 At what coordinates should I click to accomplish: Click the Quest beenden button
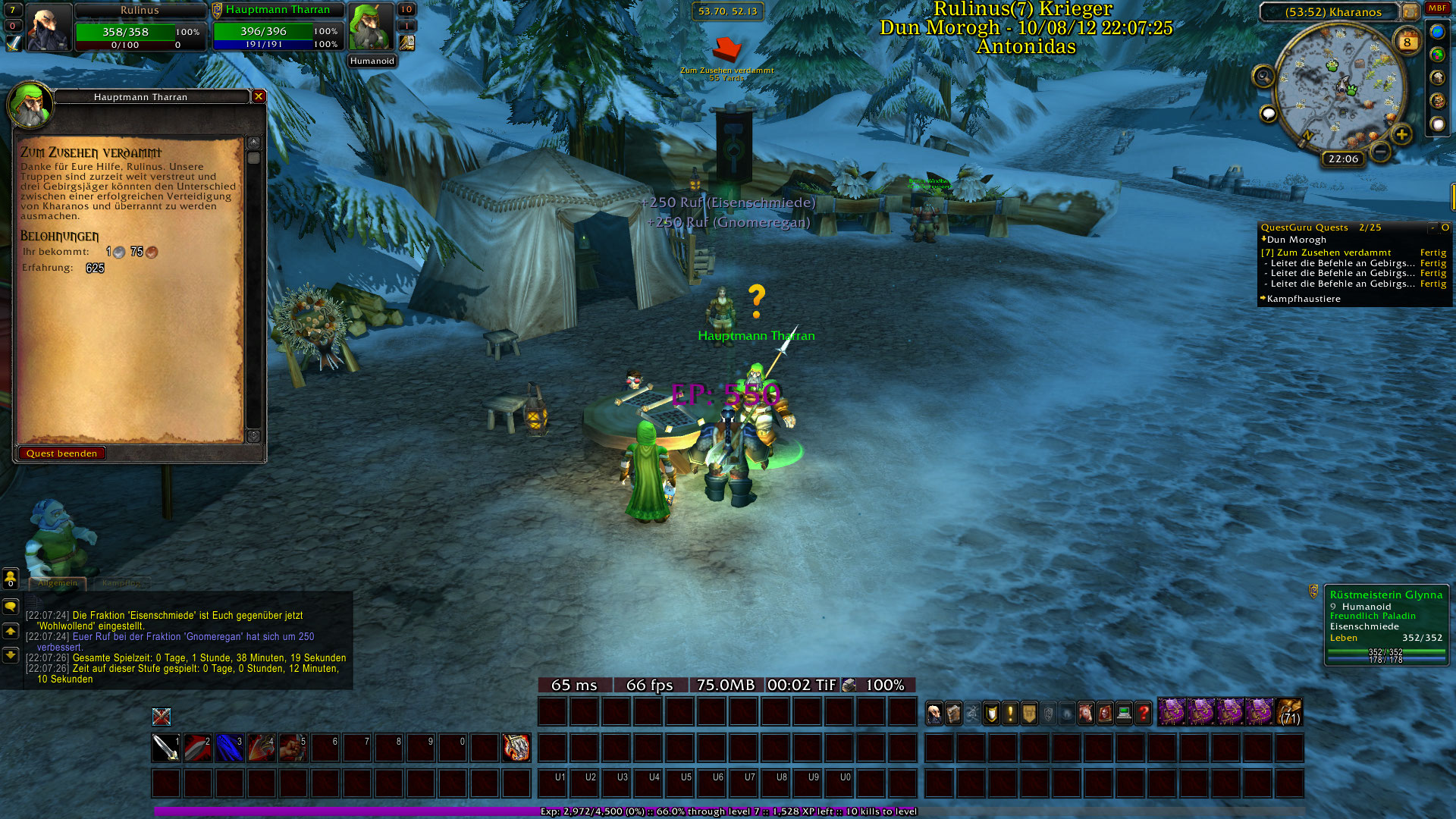[61, 453]
